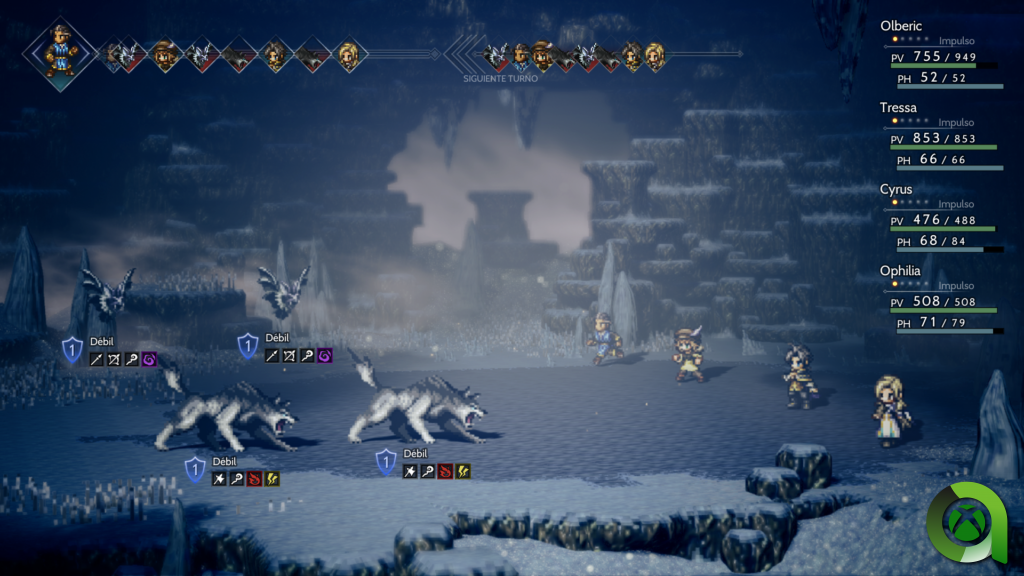Click the Siguiente Turno label
Viewport: 1024px width, 576px height.
tap(500, 78)
